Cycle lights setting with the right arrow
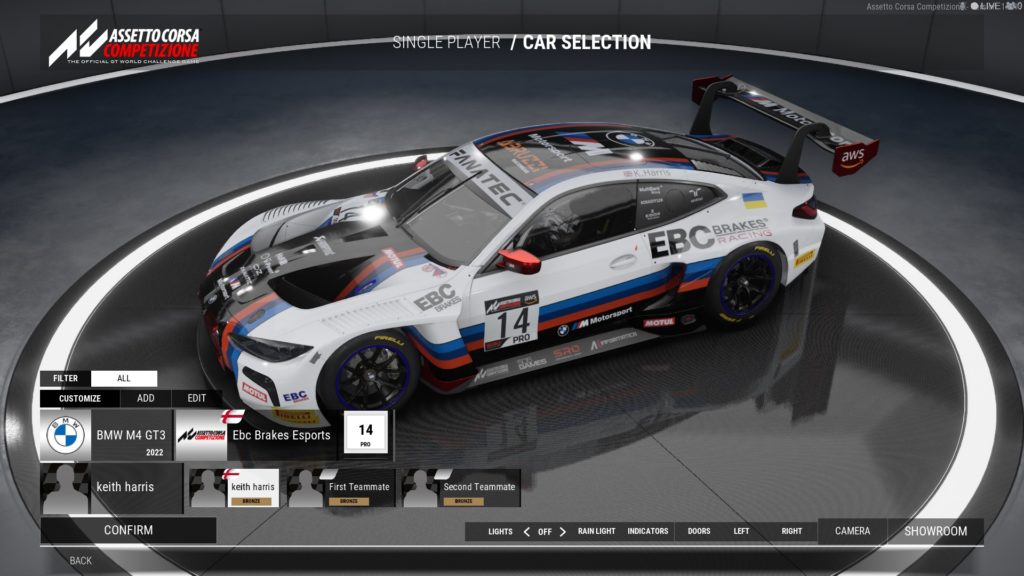Viewport: 1024px width, 576px height. pos(563,532)
